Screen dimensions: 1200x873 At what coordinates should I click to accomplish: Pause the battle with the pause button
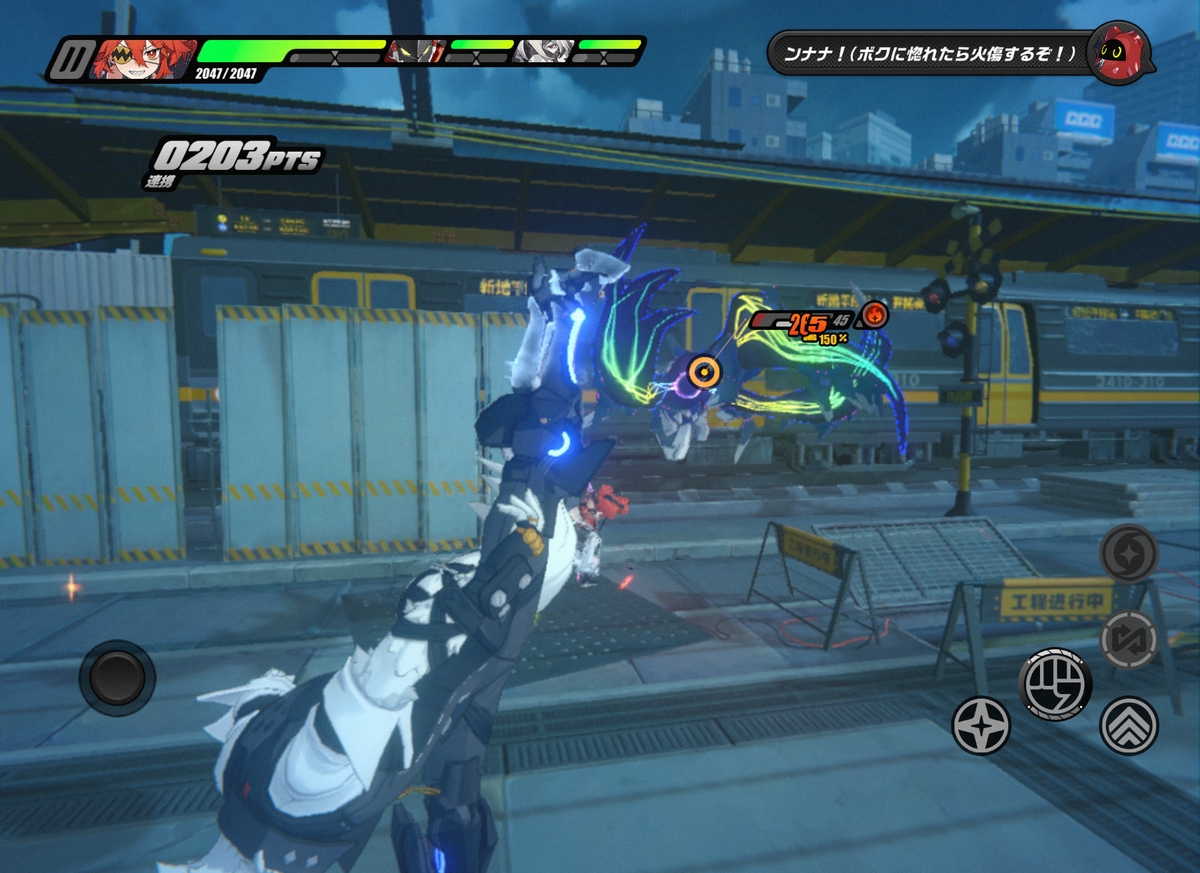click(x=70, y=59)
